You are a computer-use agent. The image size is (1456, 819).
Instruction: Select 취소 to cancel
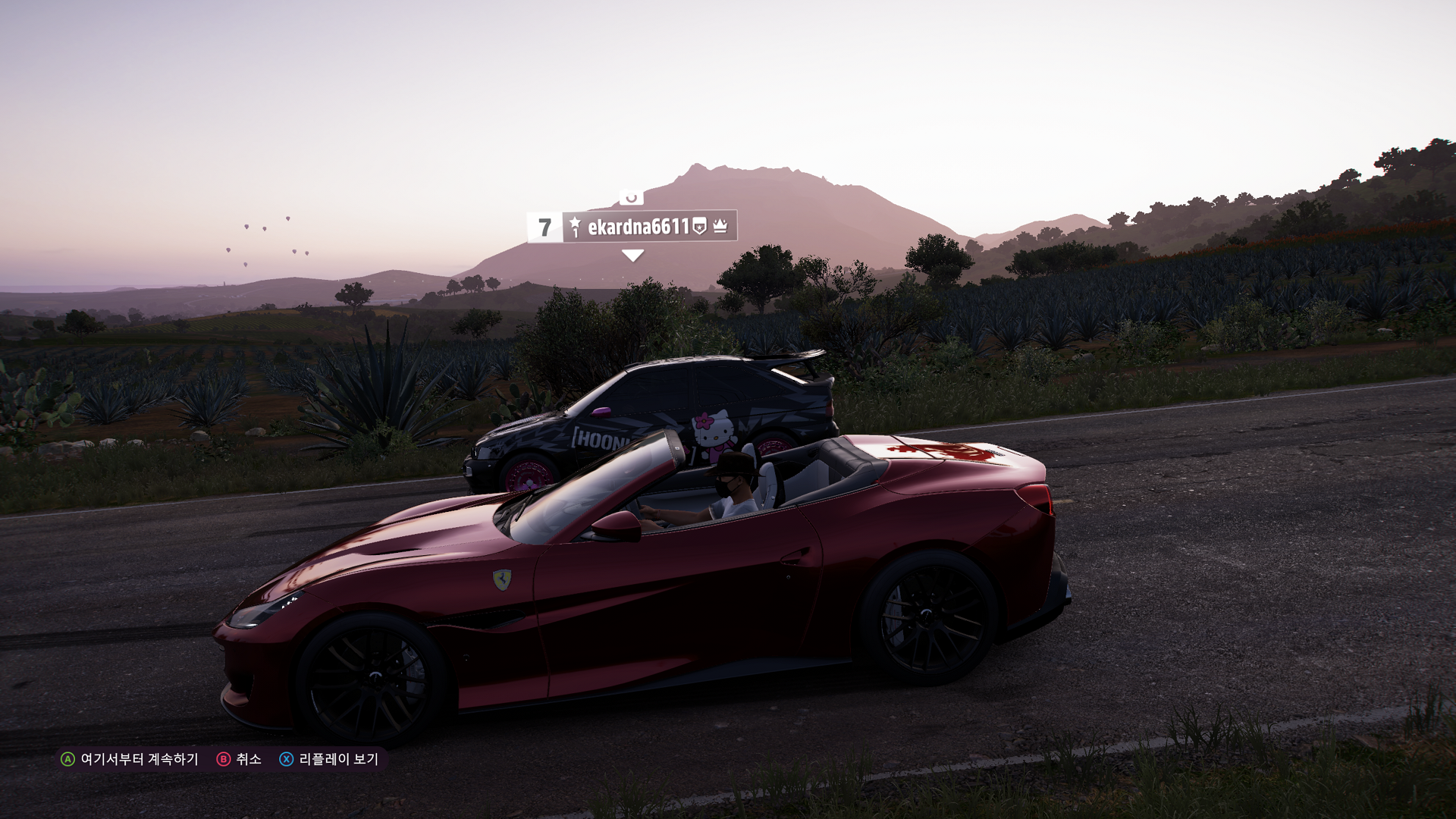point(240,759)
